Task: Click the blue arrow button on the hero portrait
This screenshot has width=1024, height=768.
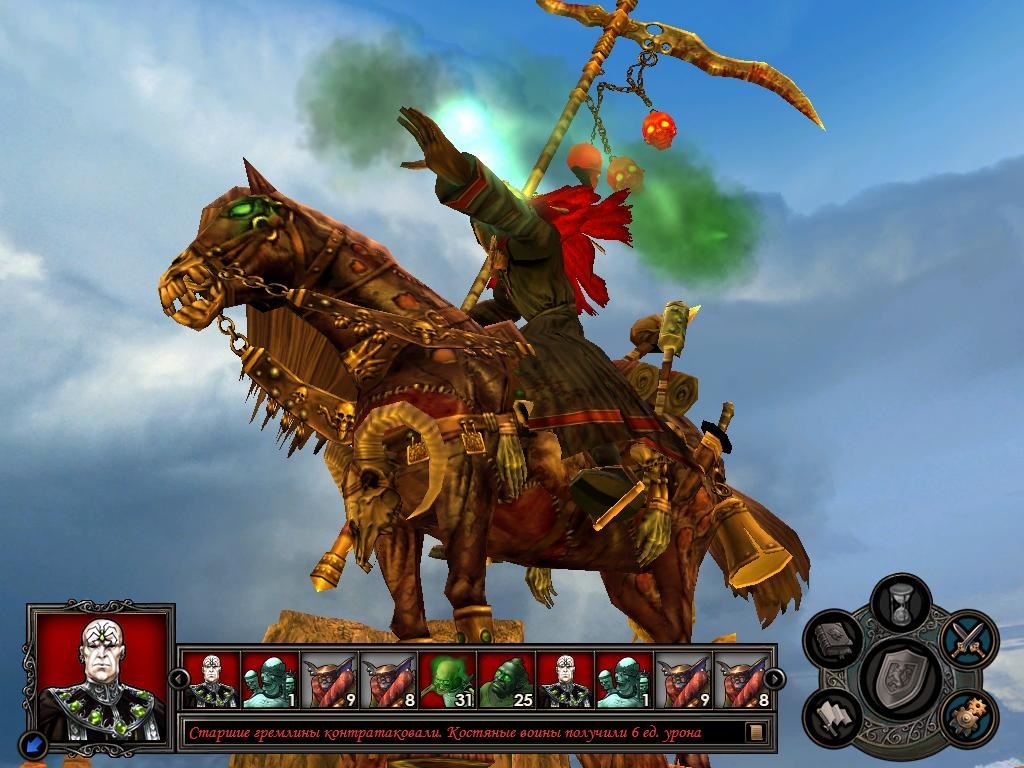Action: point(34,743)
